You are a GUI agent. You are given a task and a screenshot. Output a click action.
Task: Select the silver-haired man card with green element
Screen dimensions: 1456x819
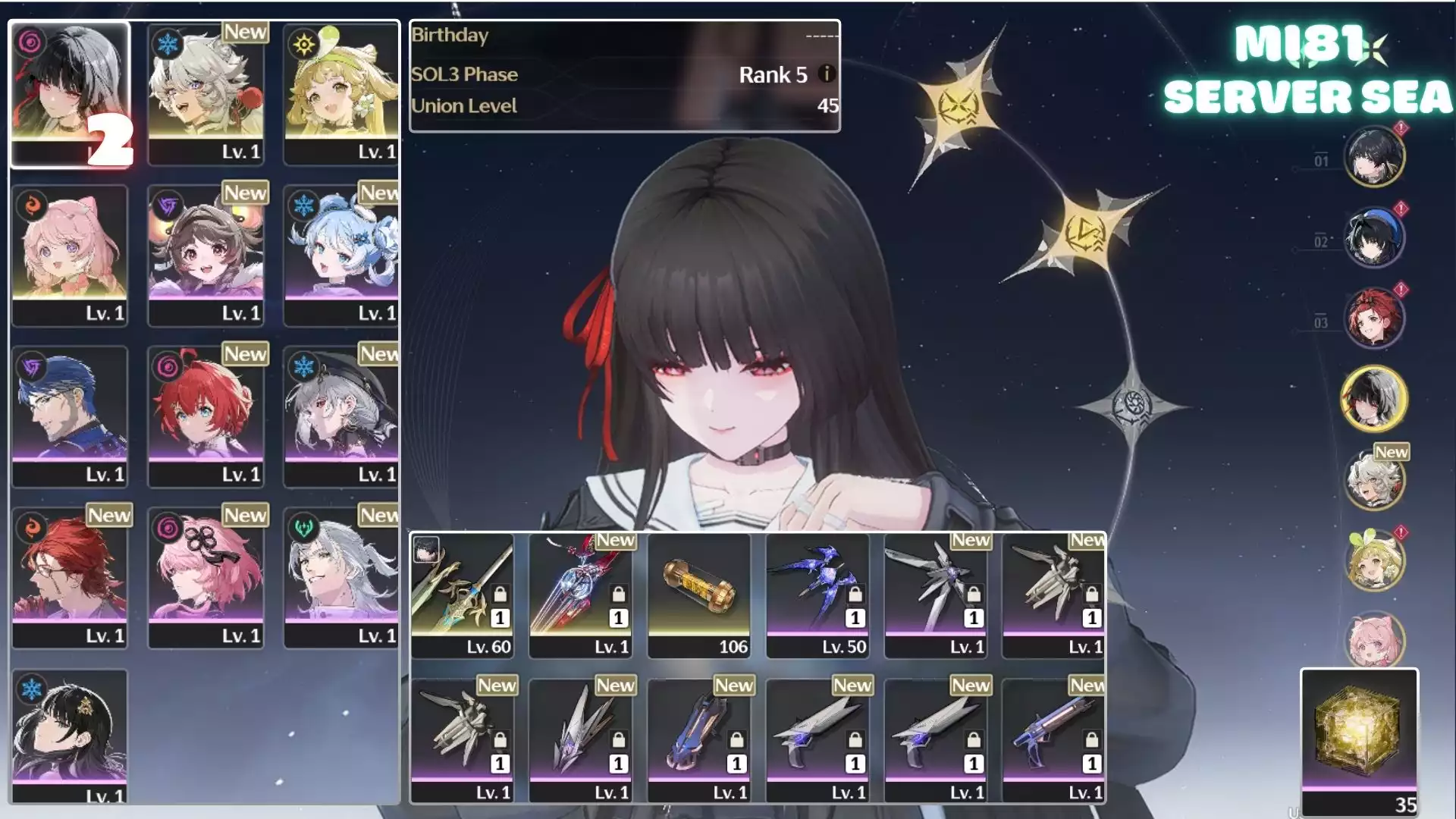(341, 577)
